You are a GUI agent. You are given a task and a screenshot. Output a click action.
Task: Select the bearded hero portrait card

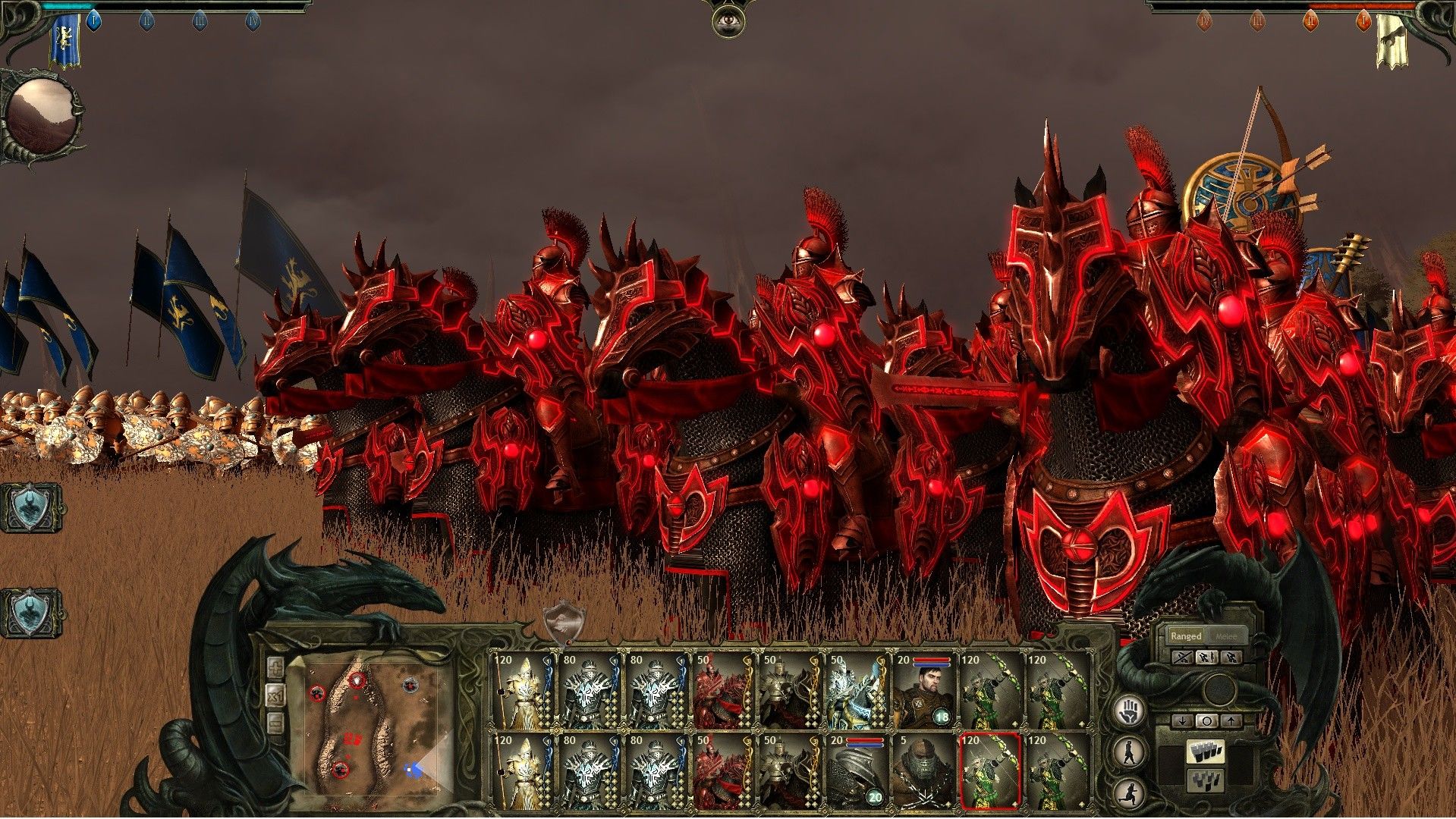click(925, 691)
